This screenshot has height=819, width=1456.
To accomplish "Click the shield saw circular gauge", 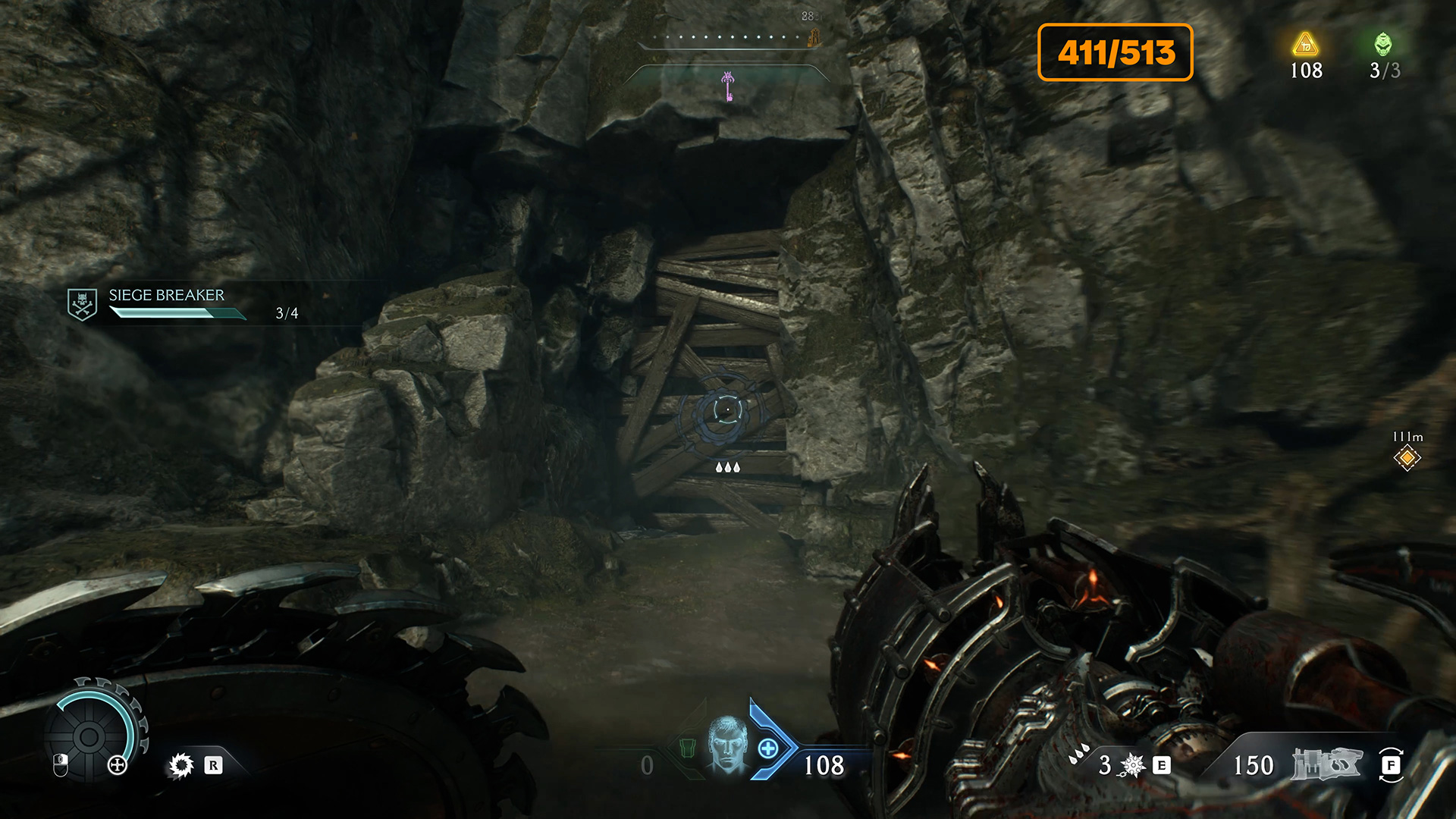I will tap(89, 735).
